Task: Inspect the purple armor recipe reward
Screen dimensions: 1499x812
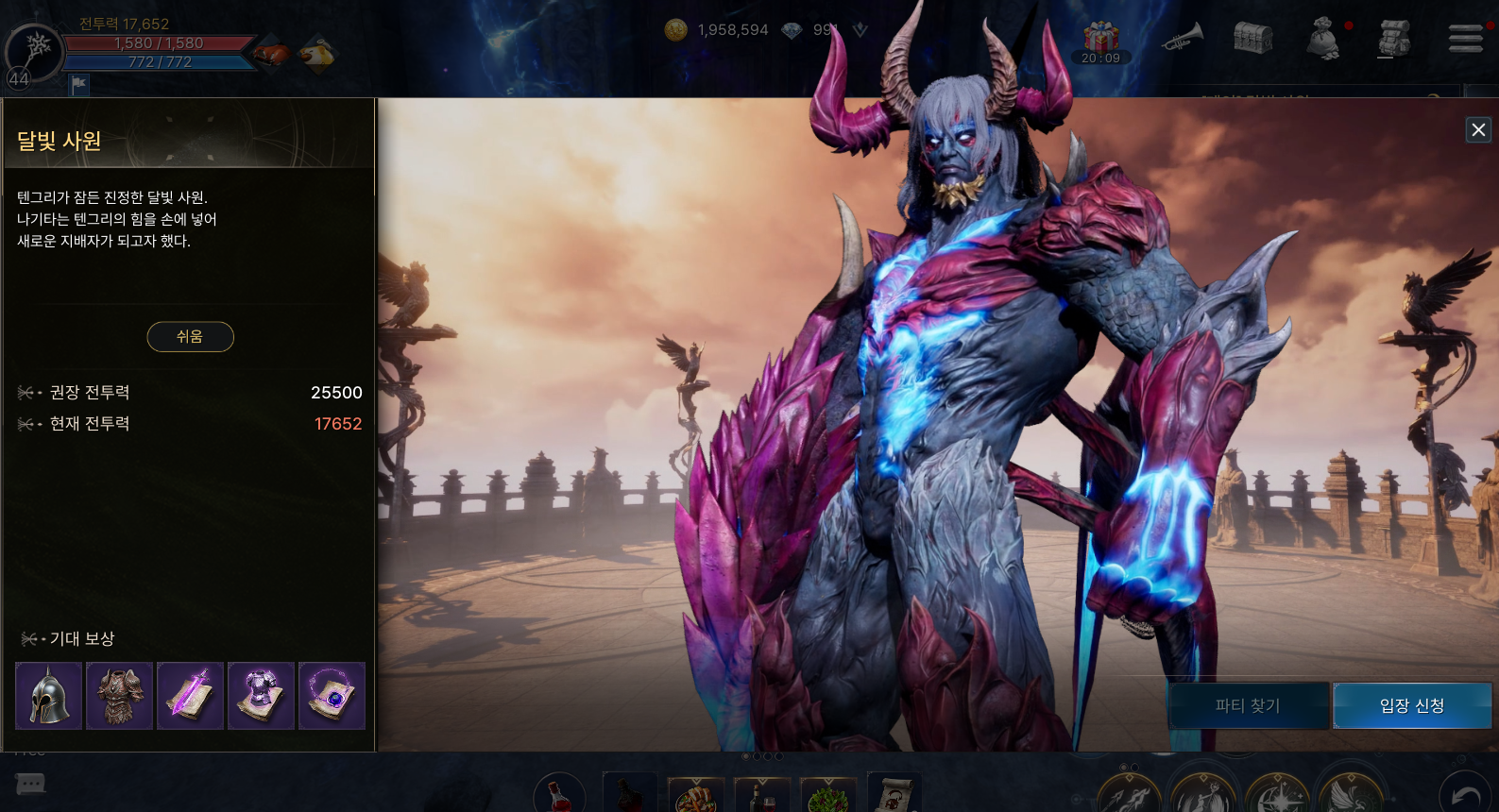Action: click(261, 696)
